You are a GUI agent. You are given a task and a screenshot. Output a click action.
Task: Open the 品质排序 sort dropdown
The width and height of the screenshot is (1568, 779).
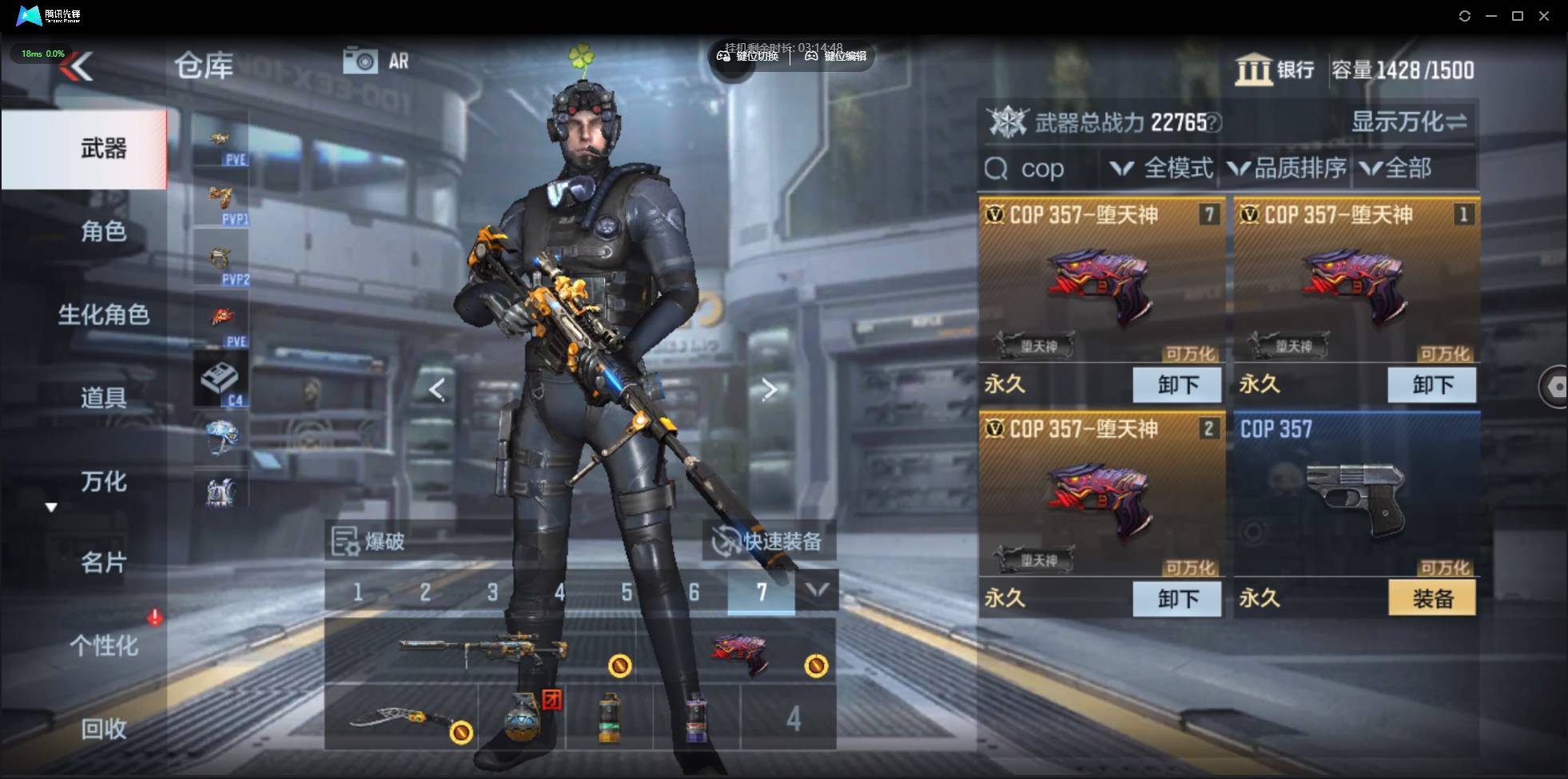[1287, 169]
